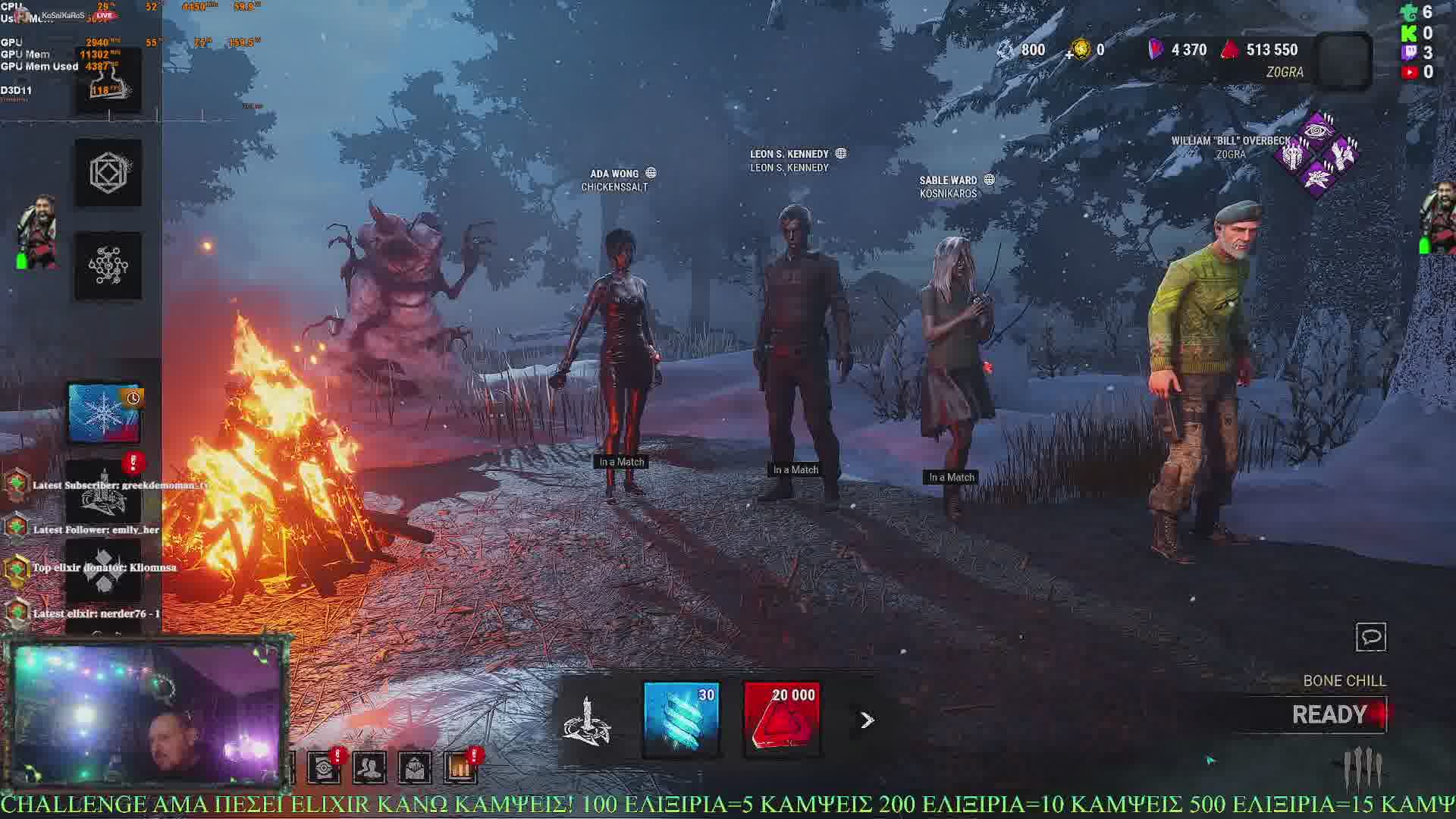Click the READY button
The image size is (1456, 819).
(1329, 714)
